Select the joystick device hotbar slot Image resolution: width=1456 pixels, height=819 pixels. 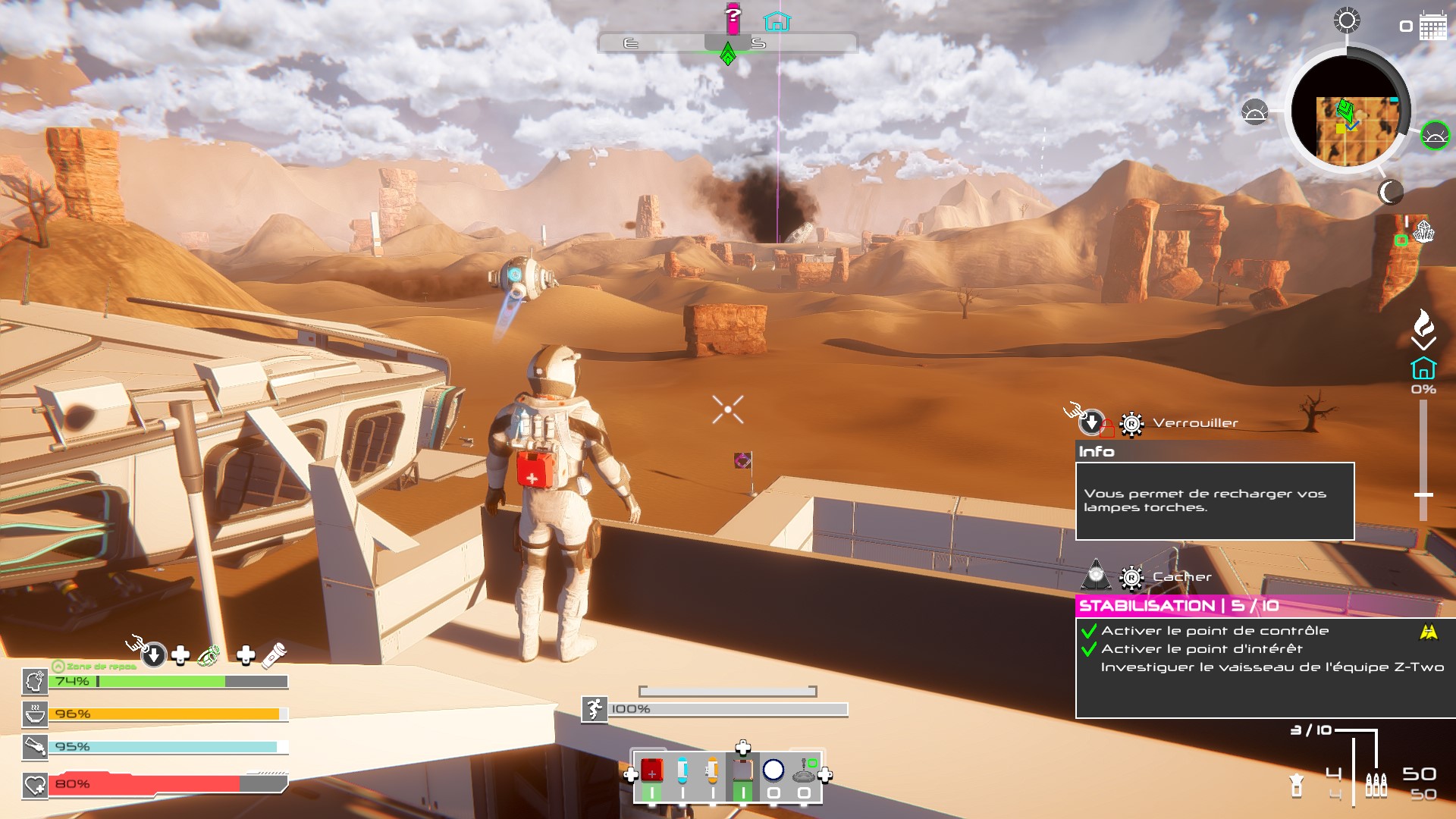(x=805, y=771)
